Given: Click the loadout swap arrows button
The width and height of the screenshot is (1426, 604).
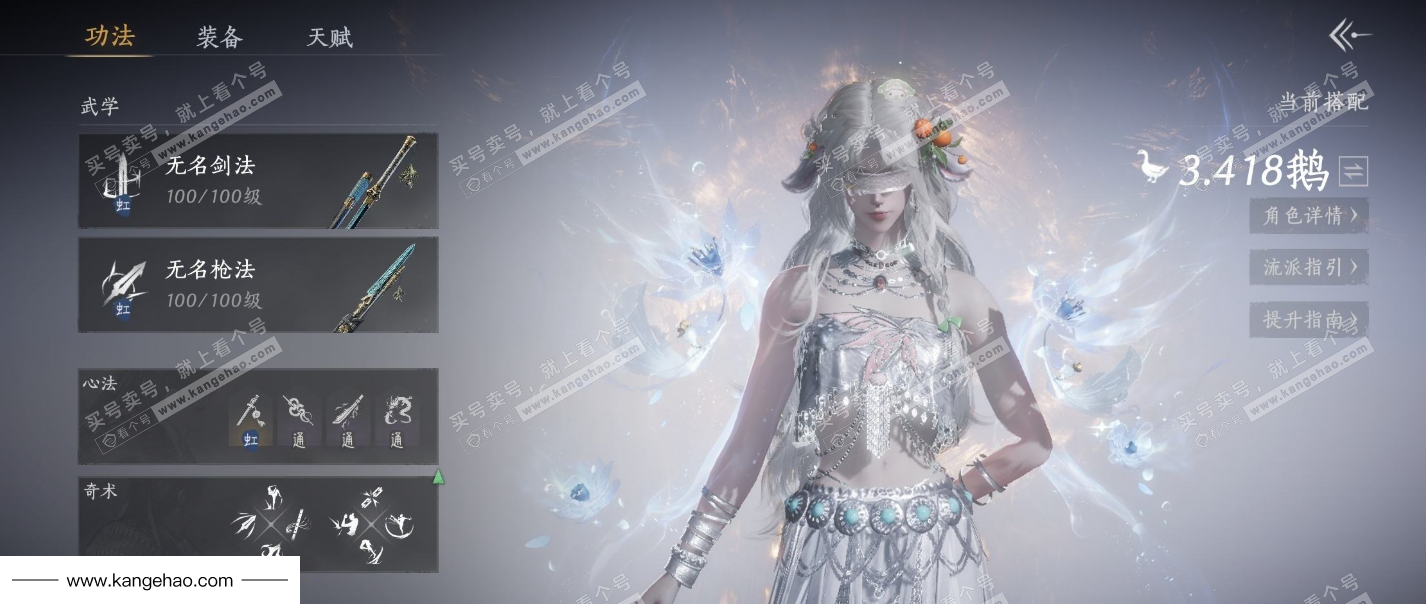Looking at the screenshot, I should (x=1353, y=171).
